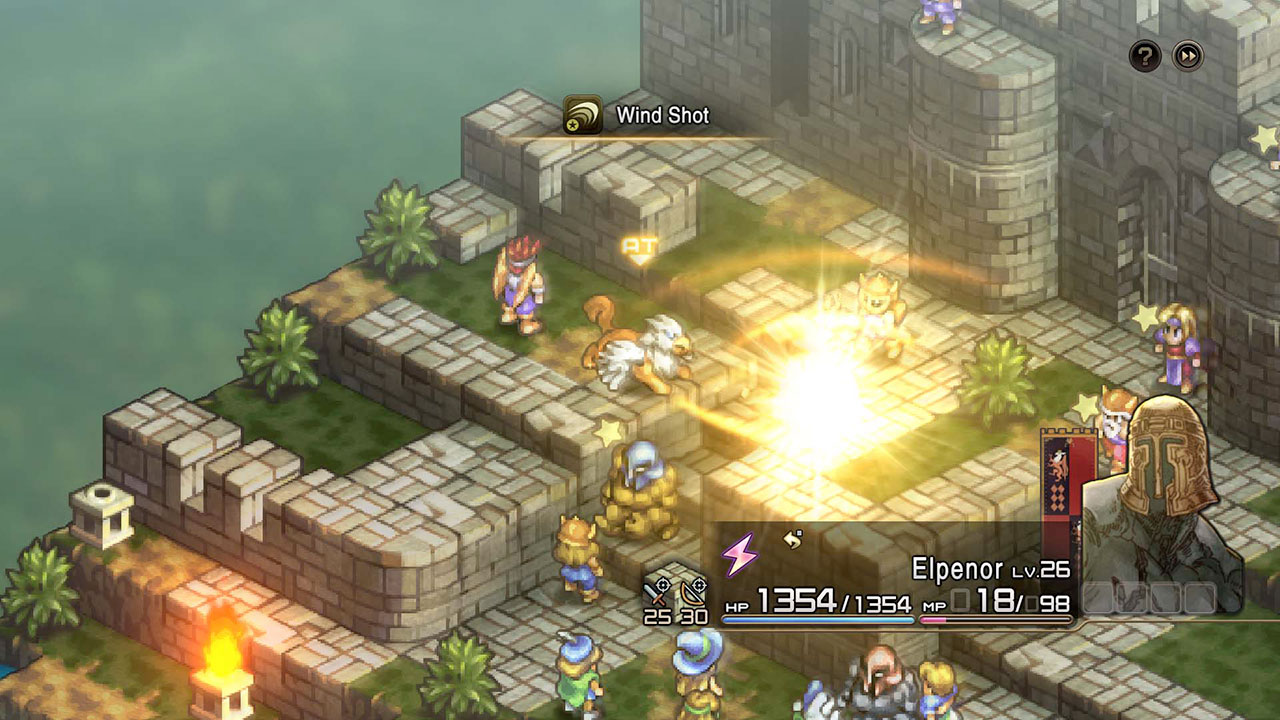Click the lightning element icon
Screen dimensions: 1280x720
(x=740, y=553)
